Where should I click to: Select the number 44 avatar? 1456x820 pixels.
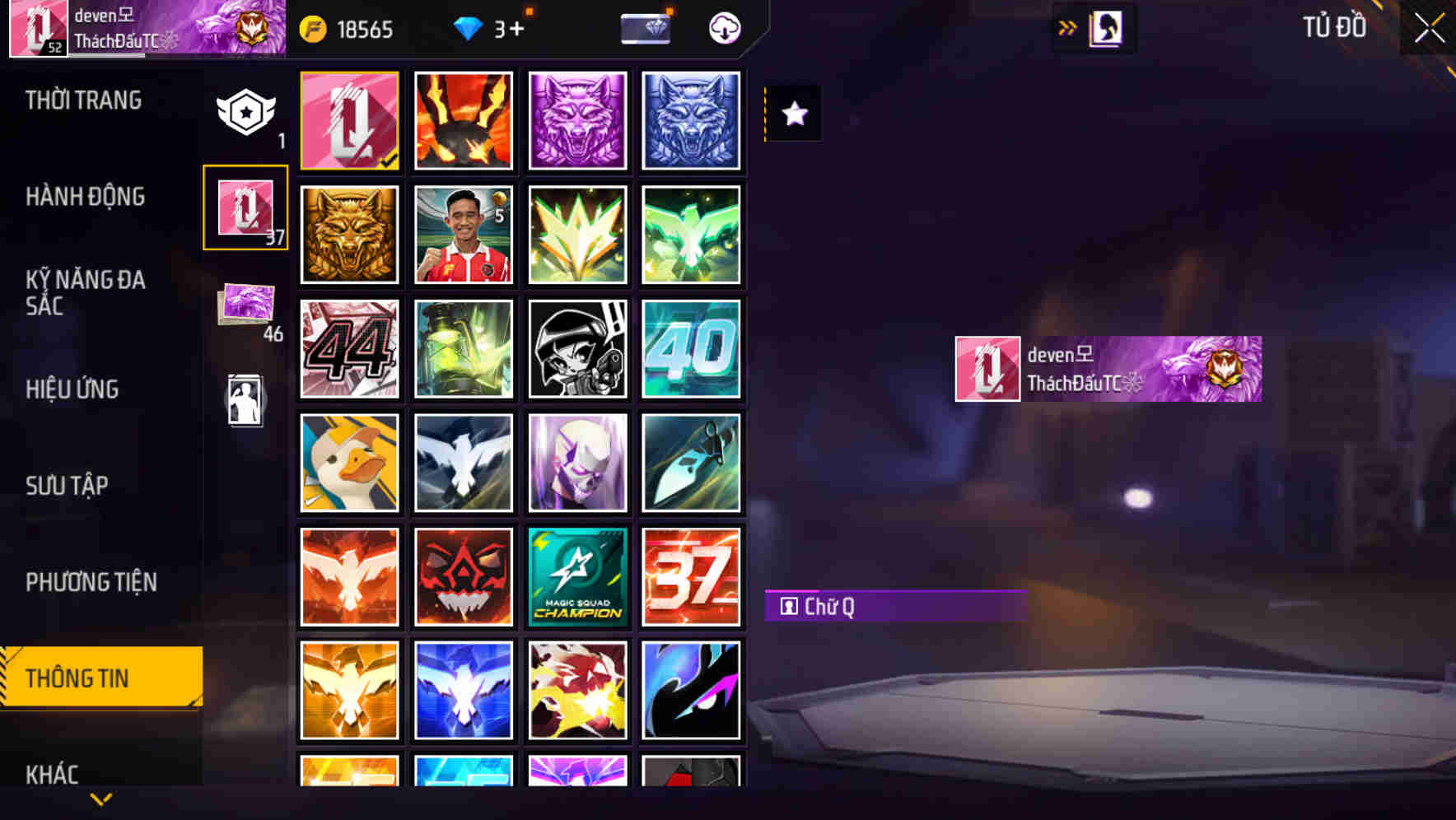[x=349, y=349]
